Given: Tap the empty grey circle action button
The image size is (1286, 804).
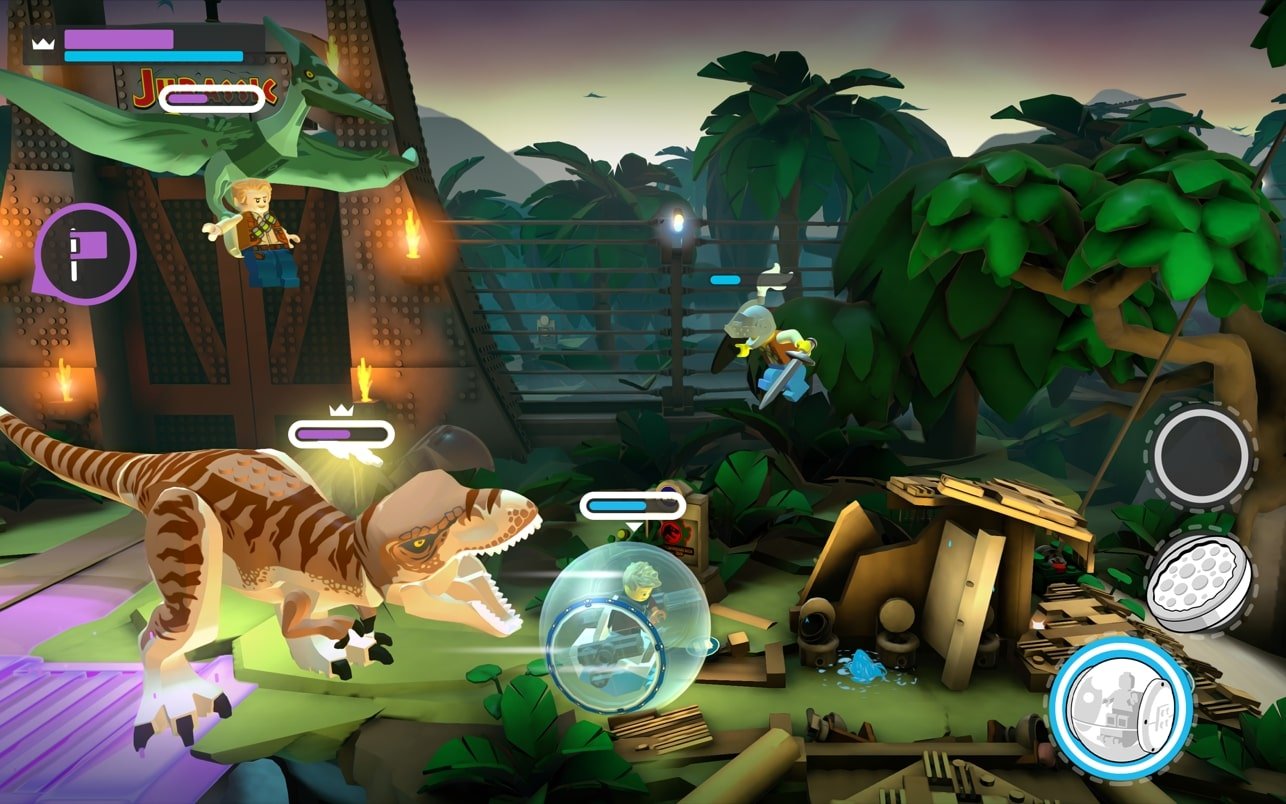Looking at the screenshot, I should 1200,457.
